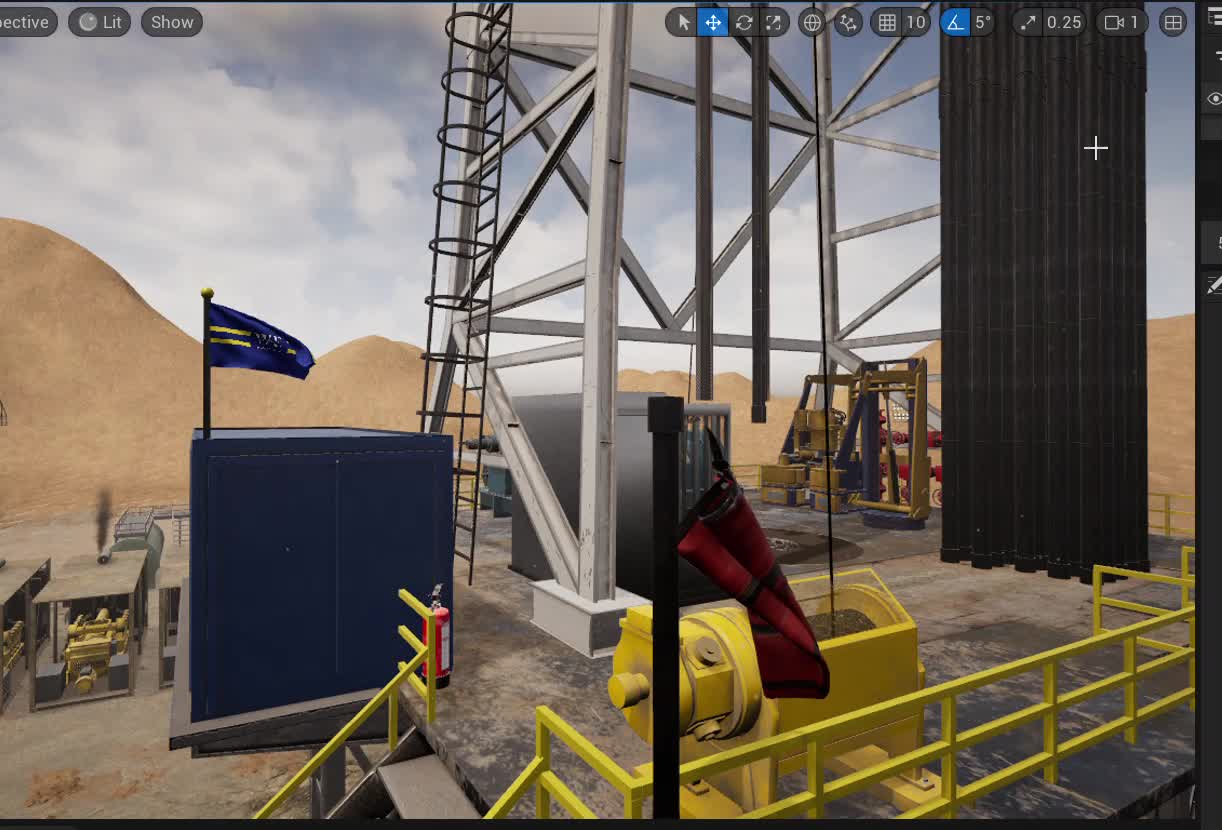Toggle rotation angle snapping

tap(955, 22)
